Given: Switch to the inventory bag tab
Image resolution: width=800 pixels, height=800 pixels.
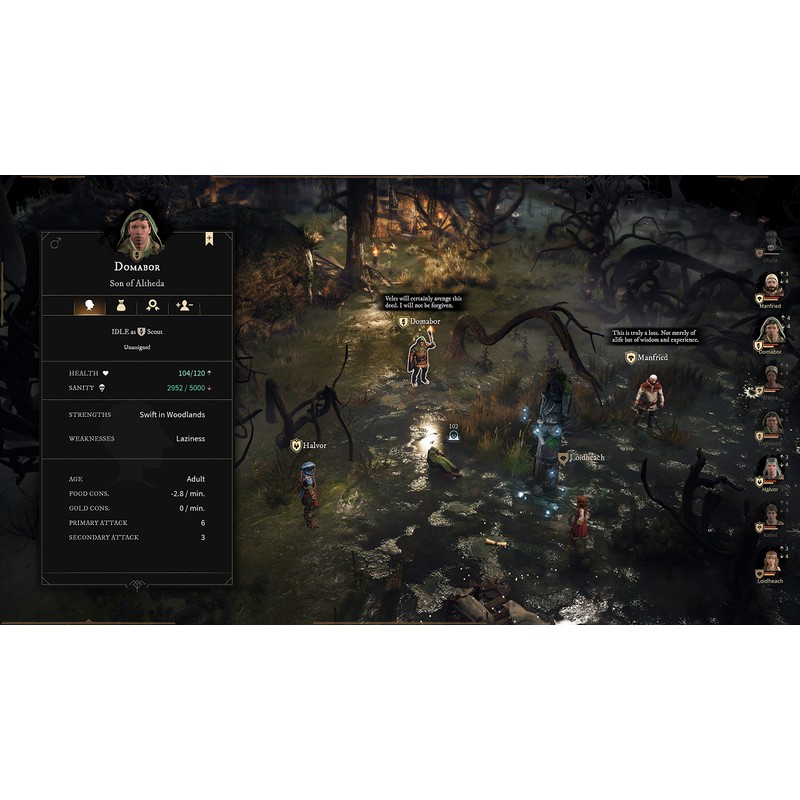Looking at the screenshot, I should [x=121, y=306].
